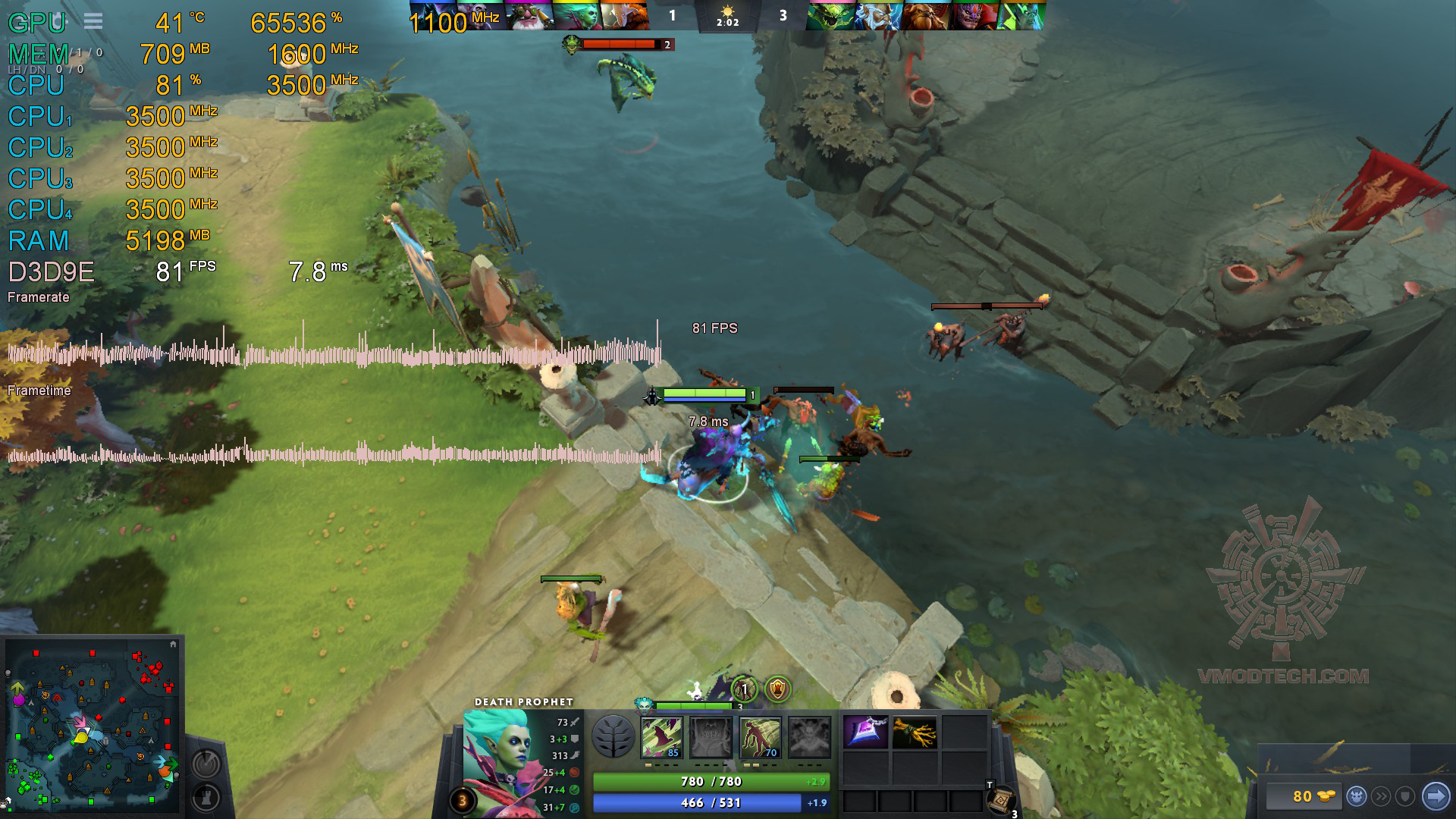The image size is (1456, 819).
Task: Activate the Scan radar button
Action: (206, 764)
